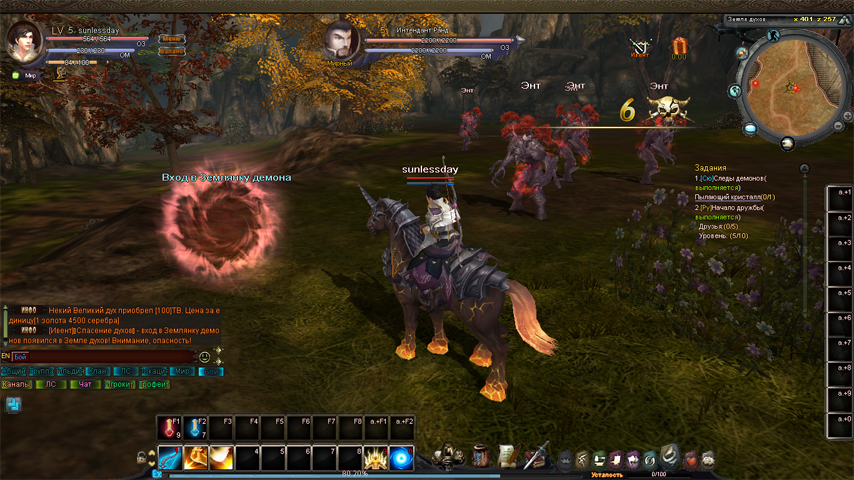Open the chat emoticon smiley picker
Viewport: 854px width, 480px height.
(x=205, y=356)
